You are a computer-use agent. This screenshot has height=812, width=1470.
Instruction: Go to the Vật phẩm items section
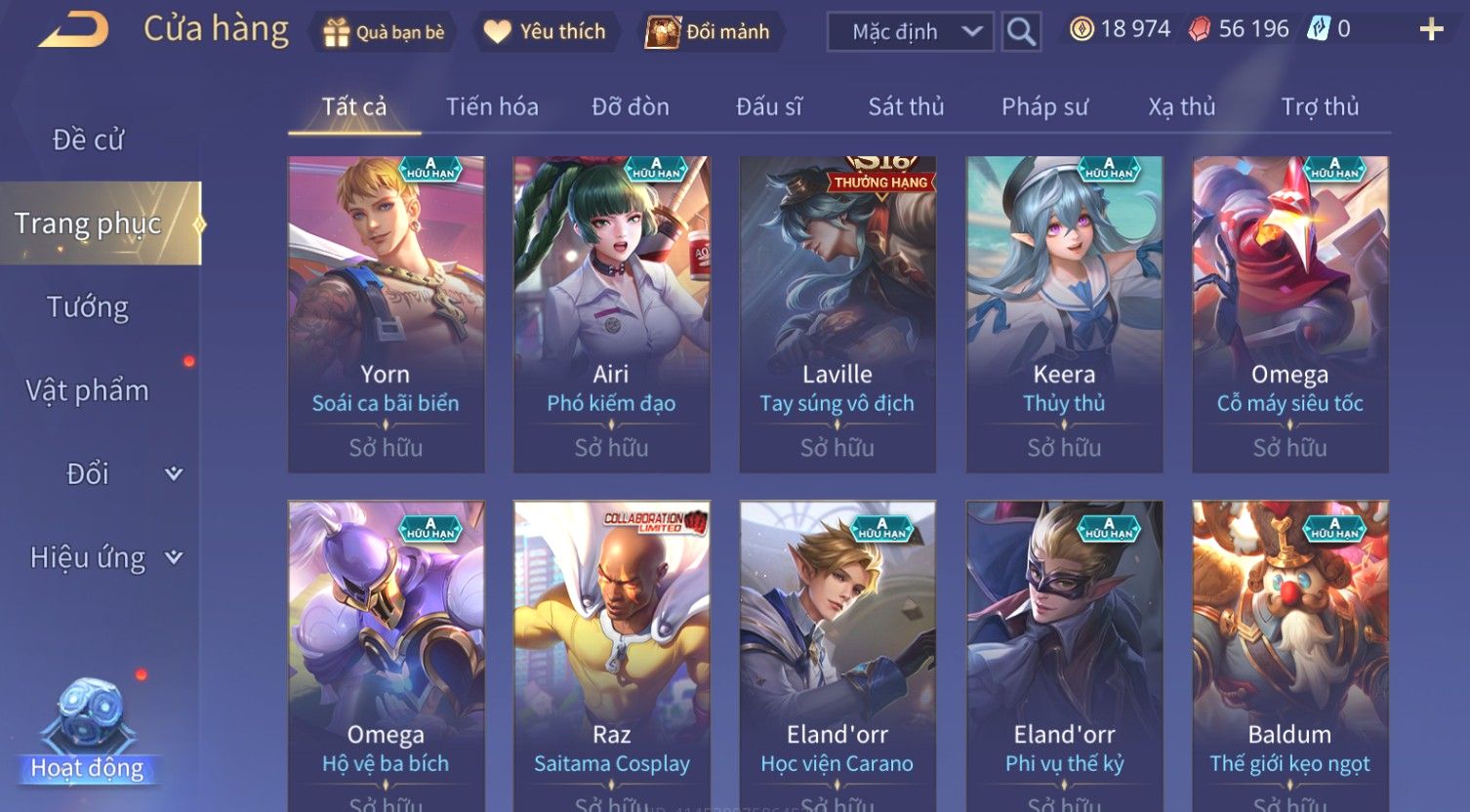click(88, 391)
